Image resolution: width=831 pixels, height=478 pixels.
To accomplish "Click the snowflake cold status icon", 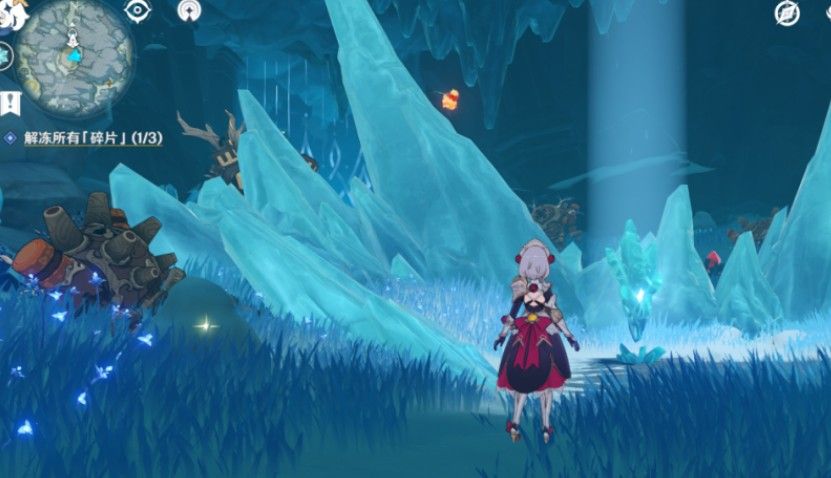I will pyautogui.click(x=5, y=54).
